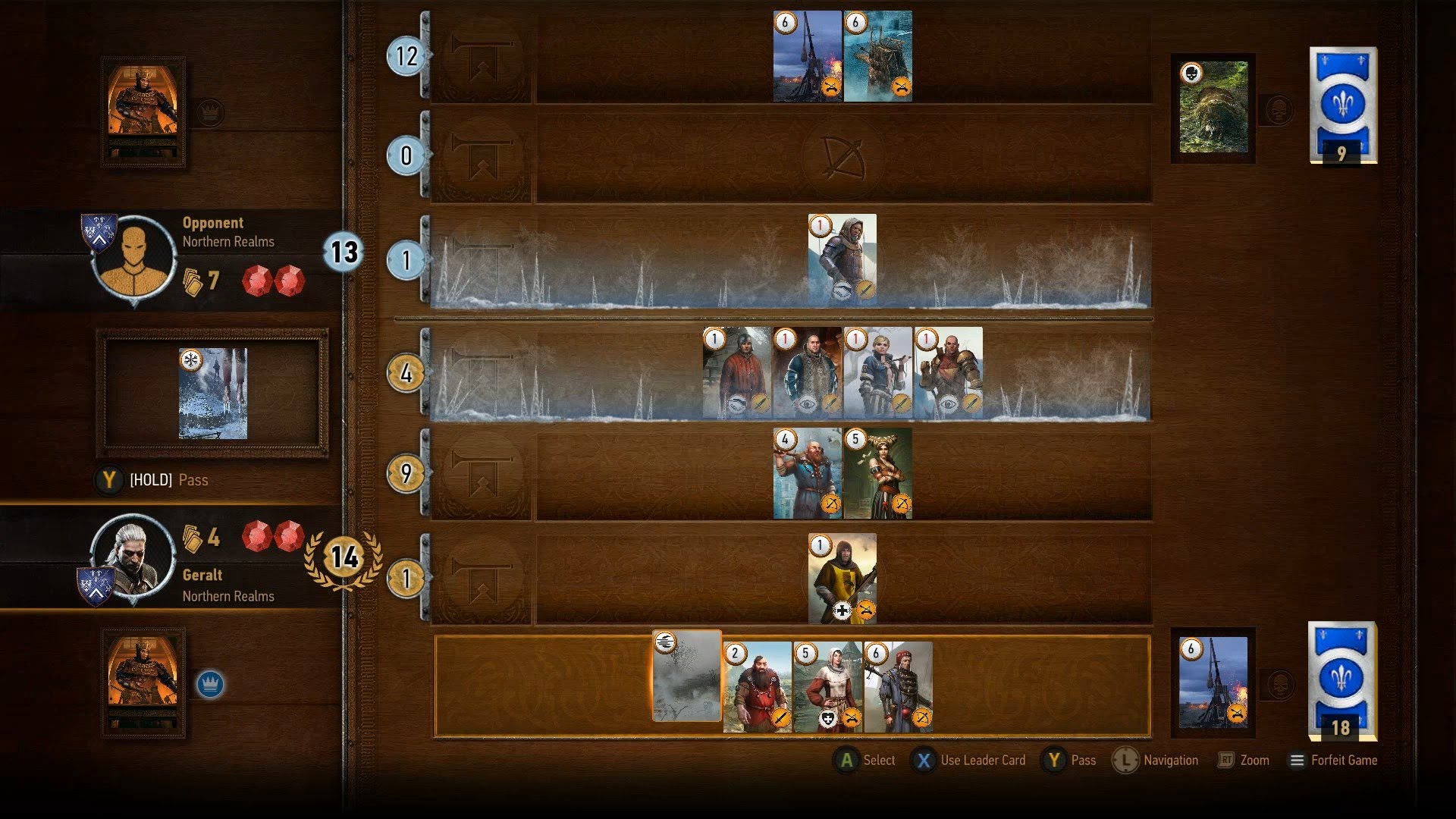This screenshot has width=1456, height=819.
Task: Click opponent's Northern Realms shield emblem
Action: tap(99, 233)
